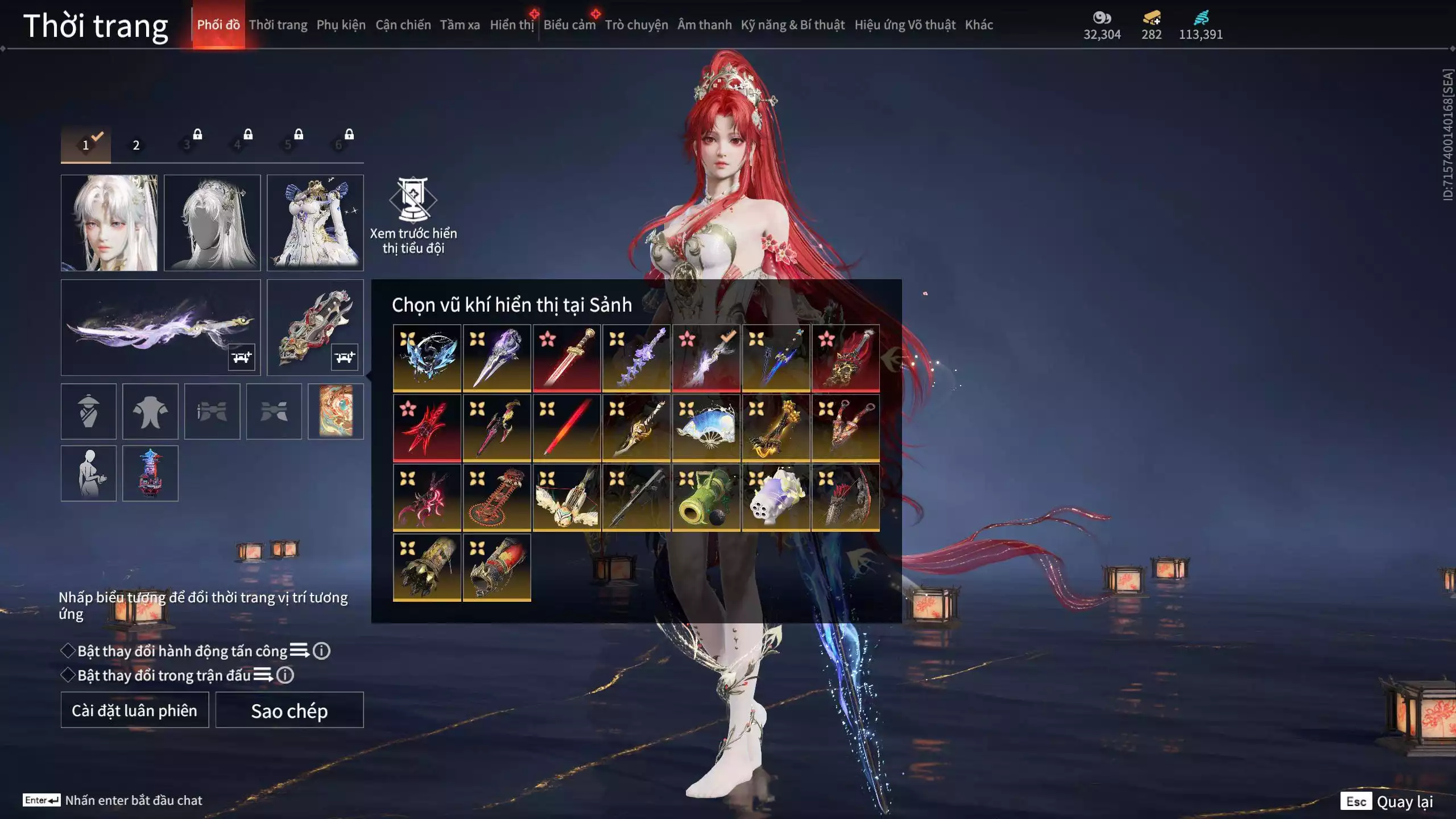The height and width of the screenshot is (819, 1456).
Task: Click the white-haired face thumbnail
Action: click(109, 223)
